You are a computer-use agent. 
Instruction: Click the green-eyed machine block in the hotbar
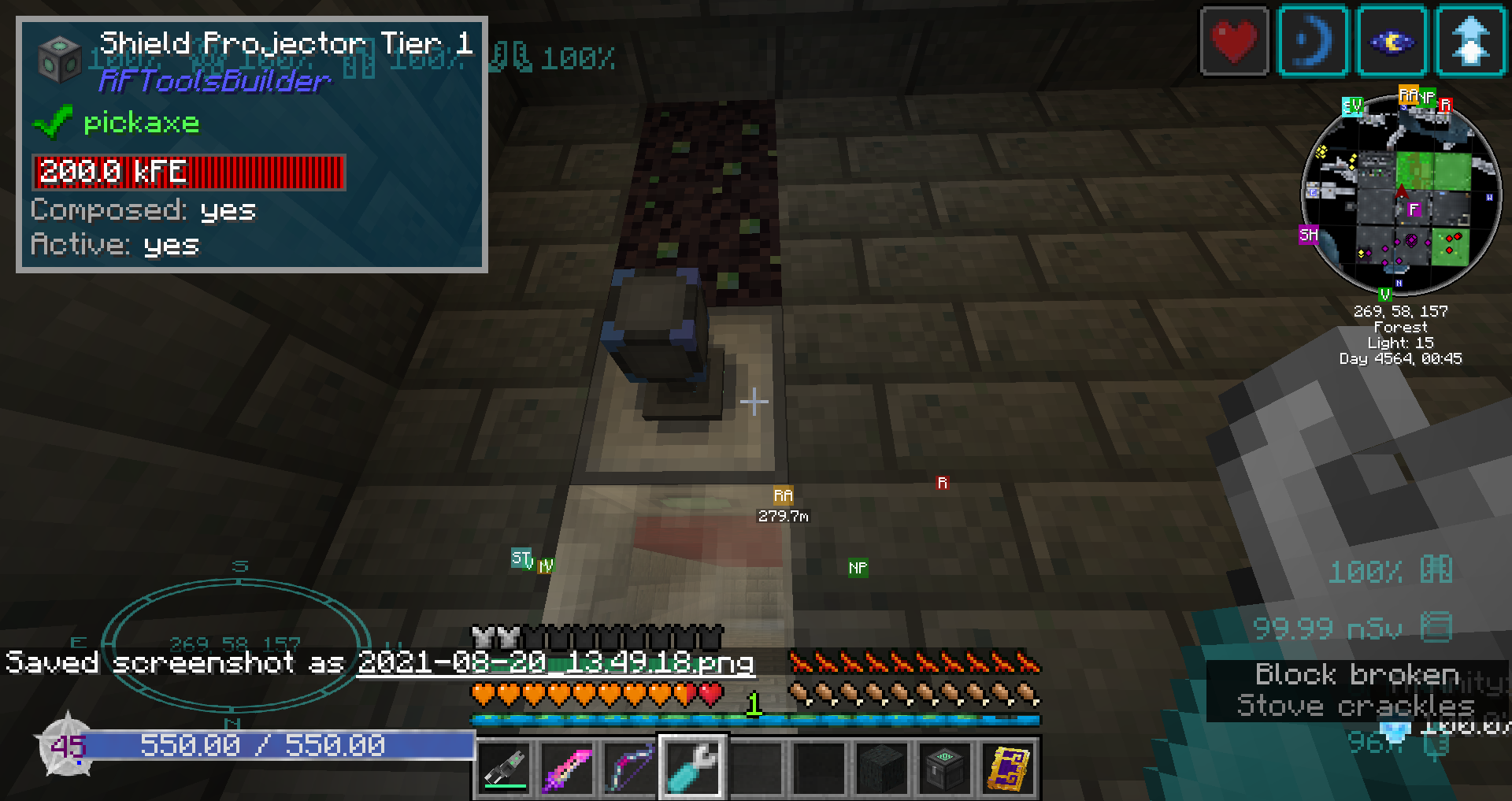click(944, 768)
